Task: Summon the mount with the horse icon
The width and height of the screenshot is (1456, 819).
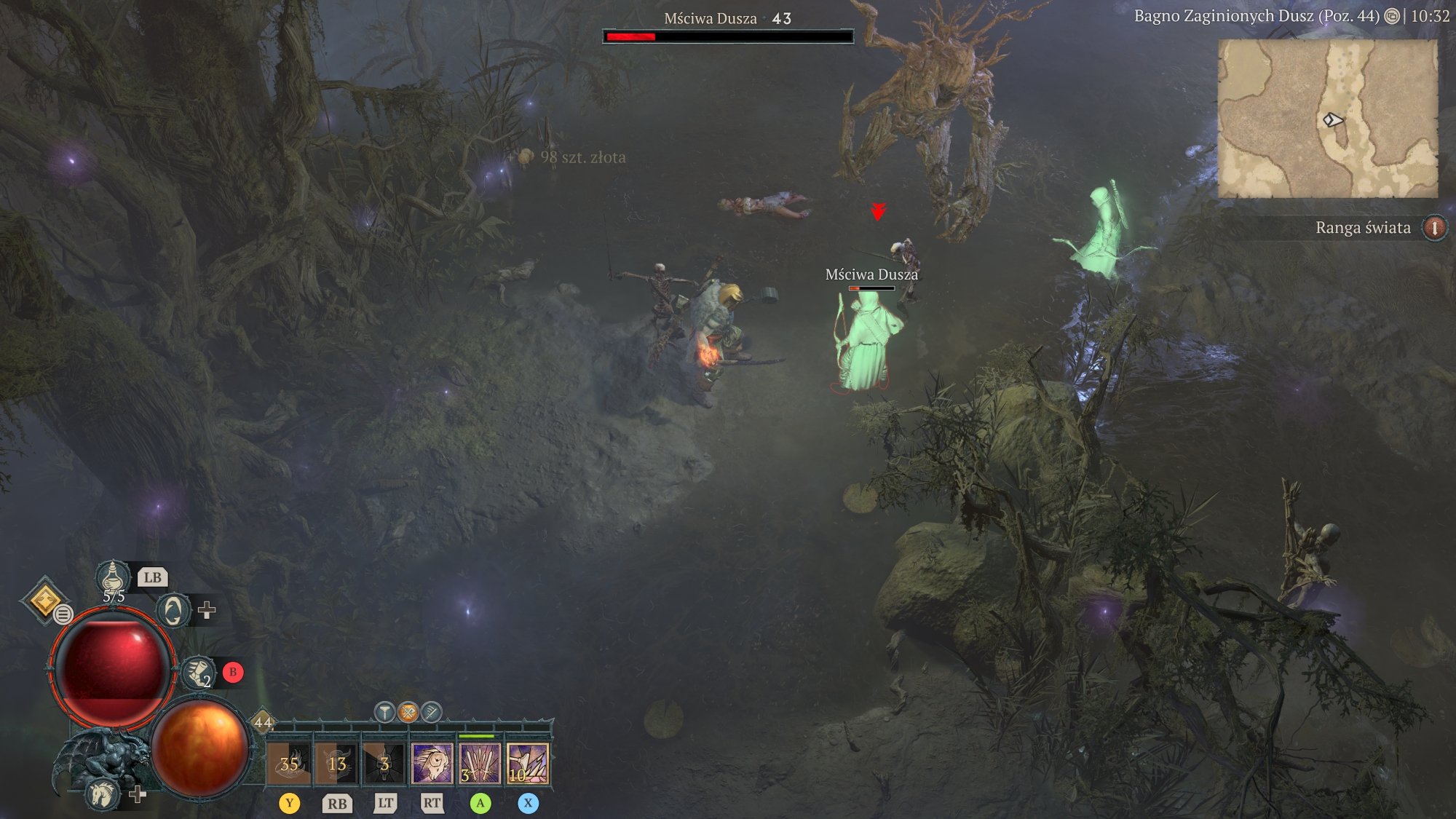Action: click(x=102, y=793)
